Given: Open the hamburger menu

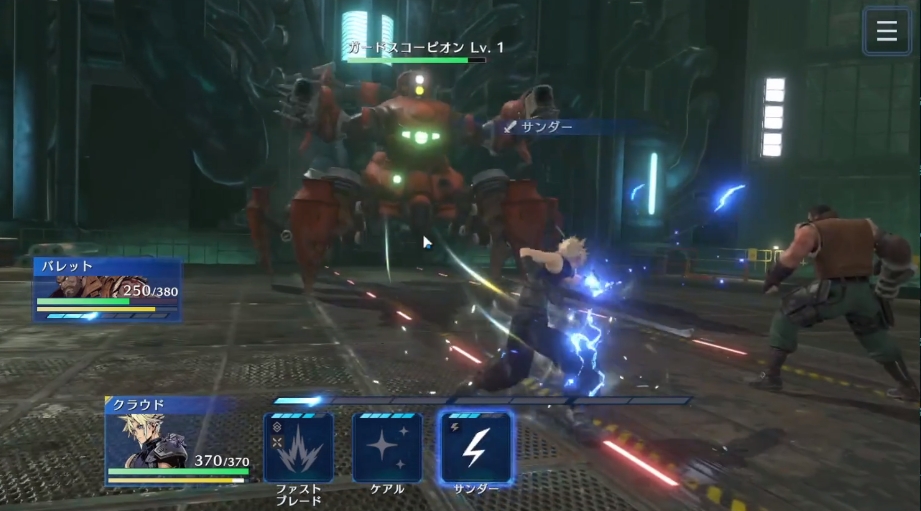Looking at the screenshot, I should pos(886,31).
